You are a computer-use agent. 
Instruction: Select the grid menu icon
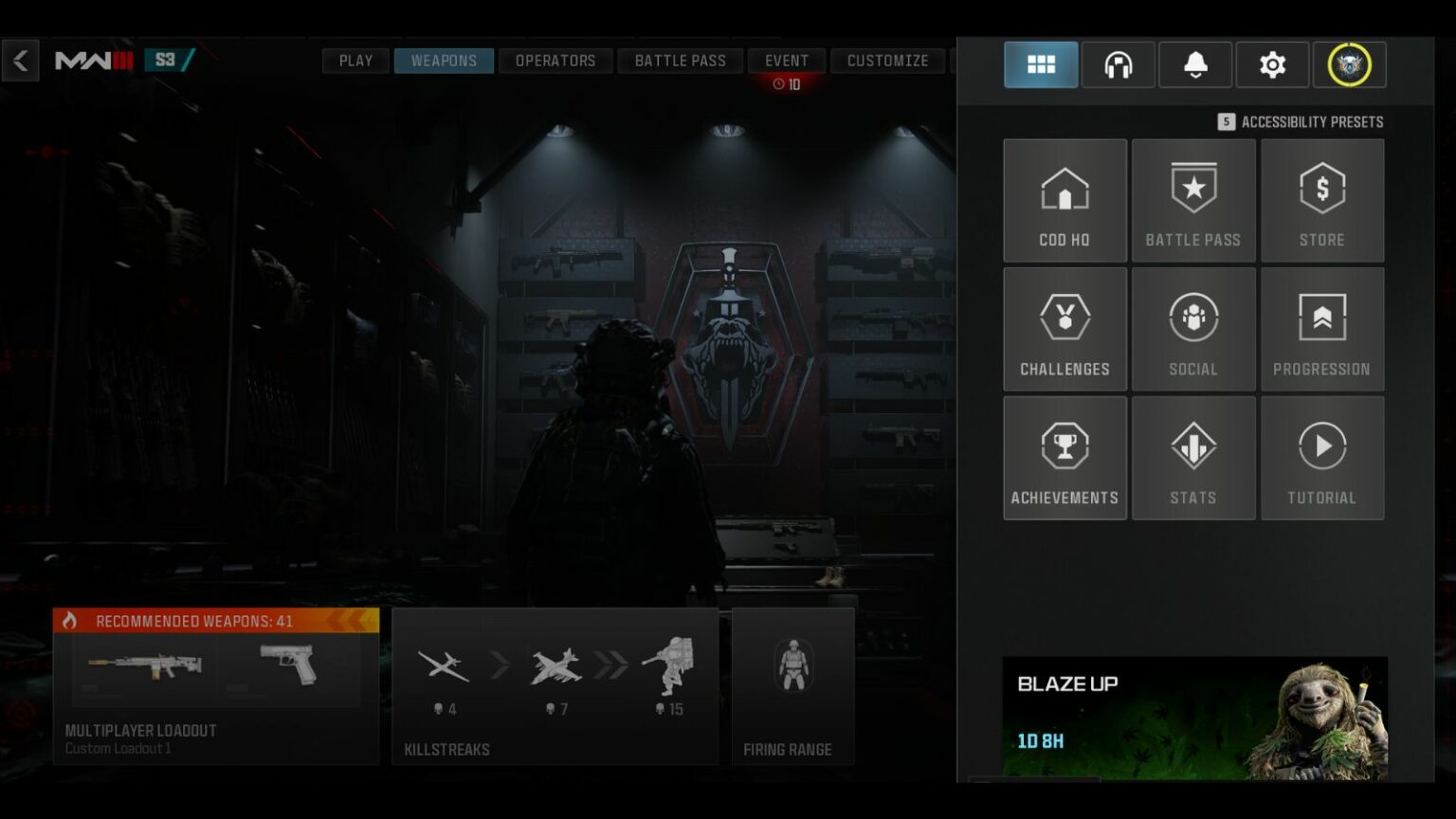pyautogui.click(x=1041, y=64)
